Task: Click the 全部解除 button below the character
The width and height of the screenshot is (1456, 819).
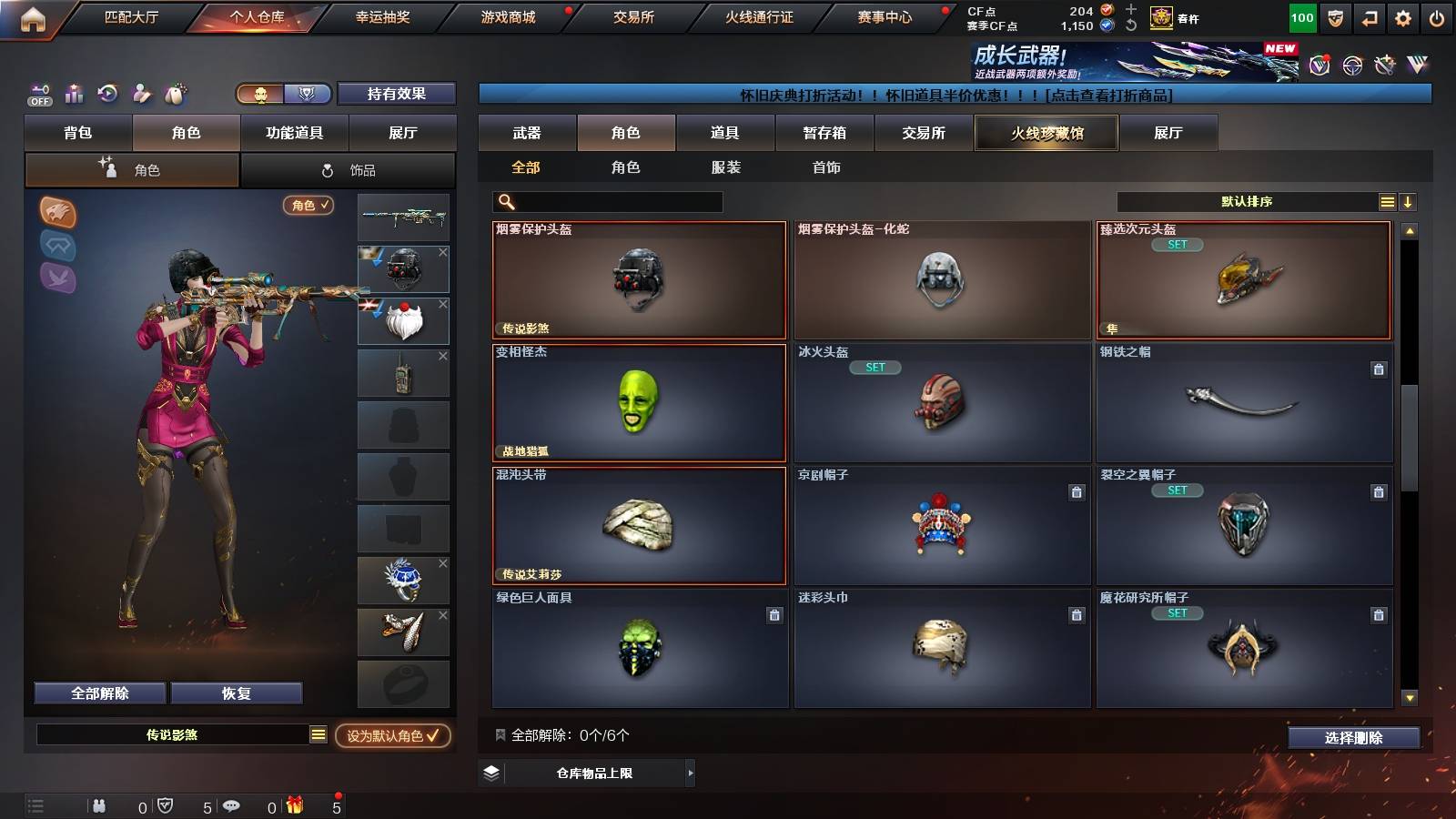Action: (98, 693)
